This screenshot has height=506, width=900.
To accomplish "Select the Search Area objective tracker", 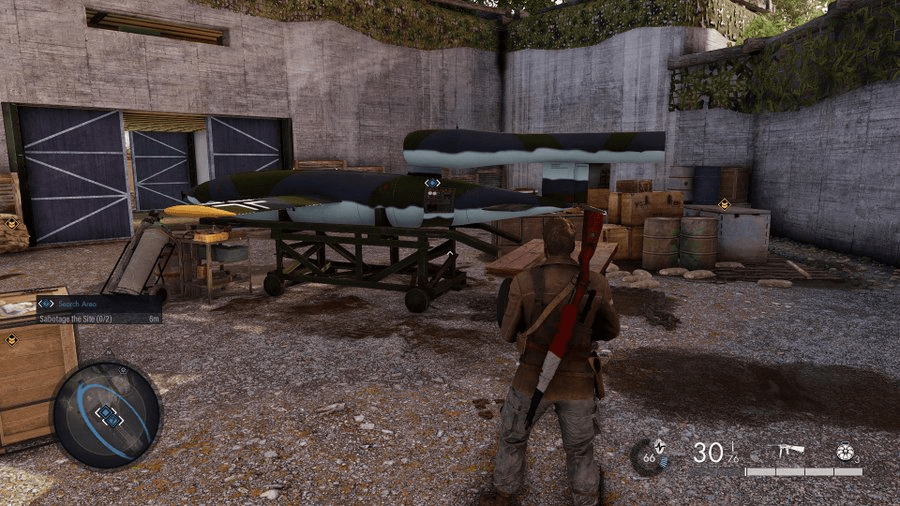I will coord(97,303).
